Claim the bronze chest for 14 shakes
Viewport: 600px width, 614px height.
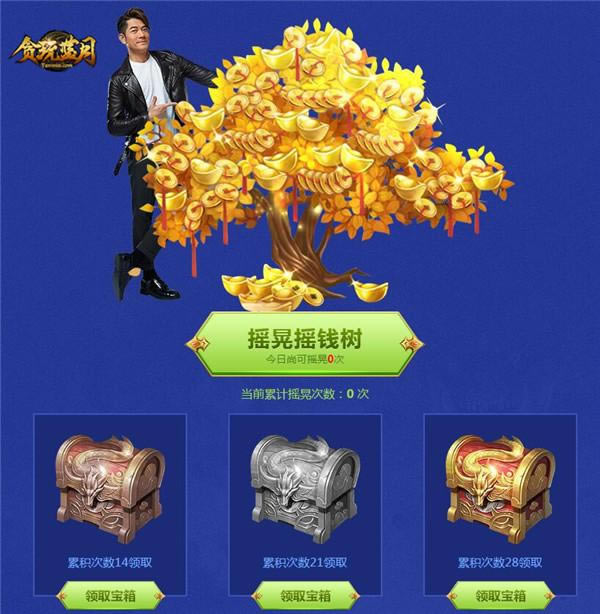pyautogui.click(x=109, y=596)
